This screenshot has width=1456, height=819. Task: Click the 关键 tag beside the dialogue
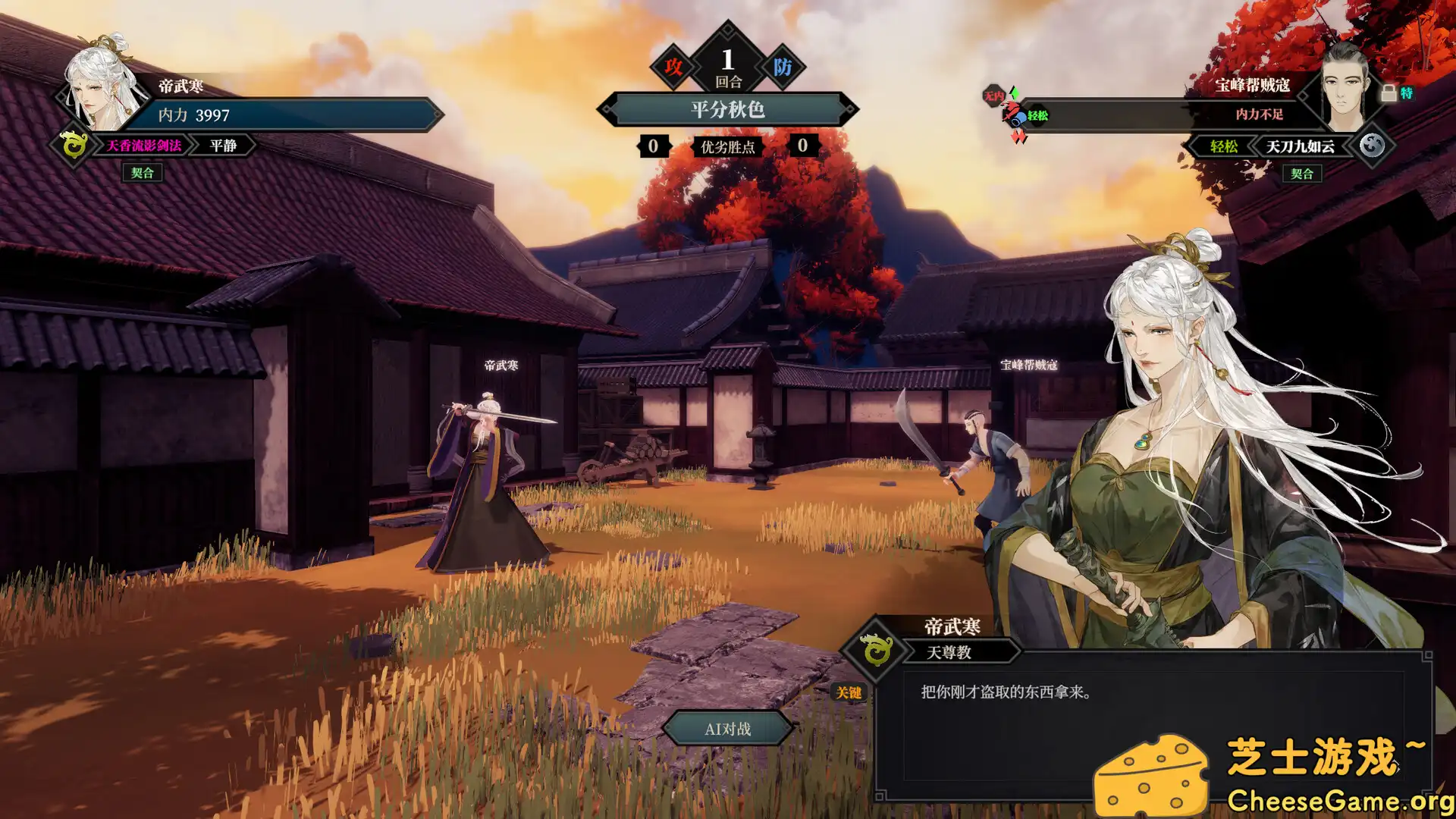849,692
